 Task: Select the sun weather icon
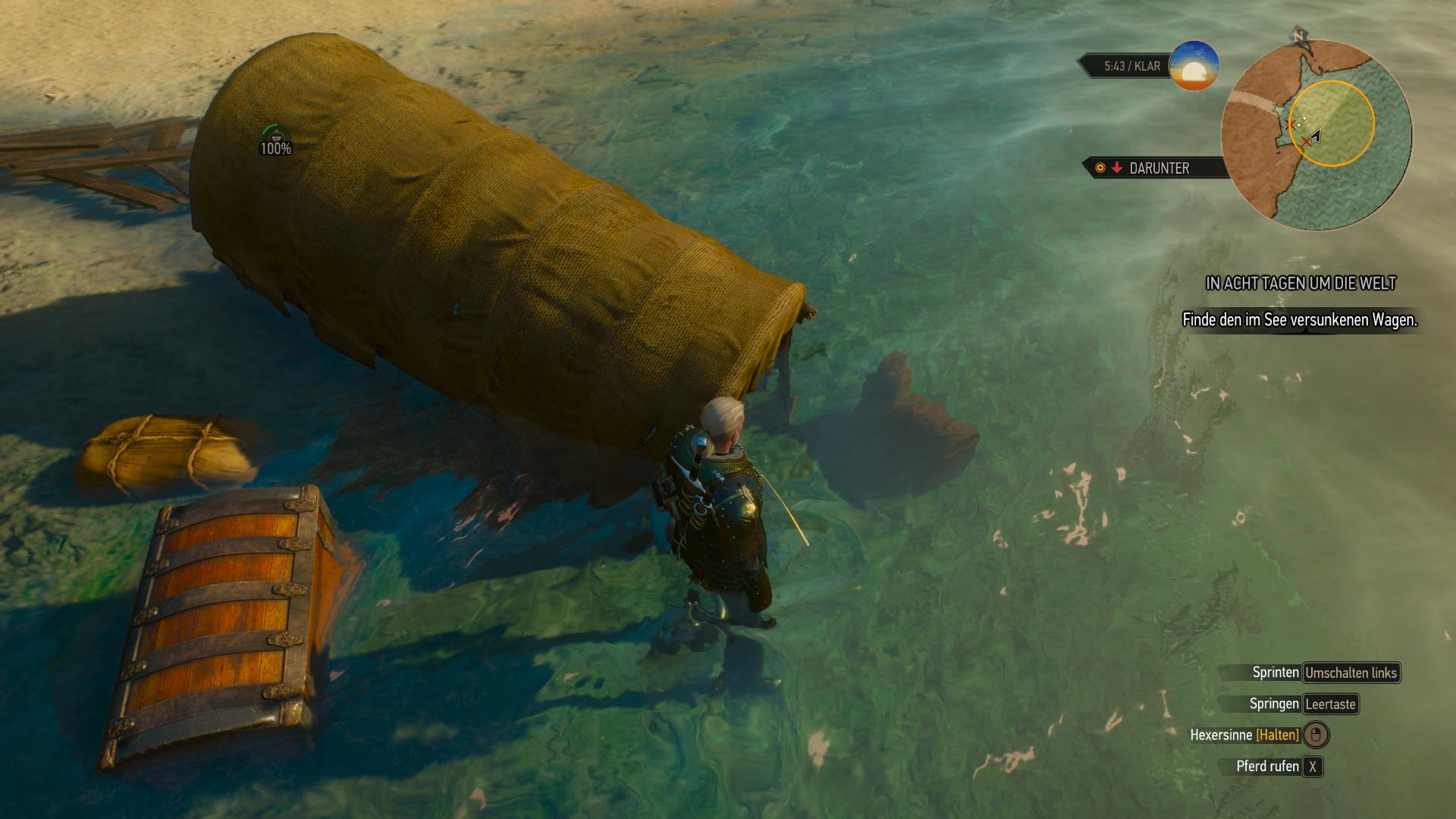1194,66
